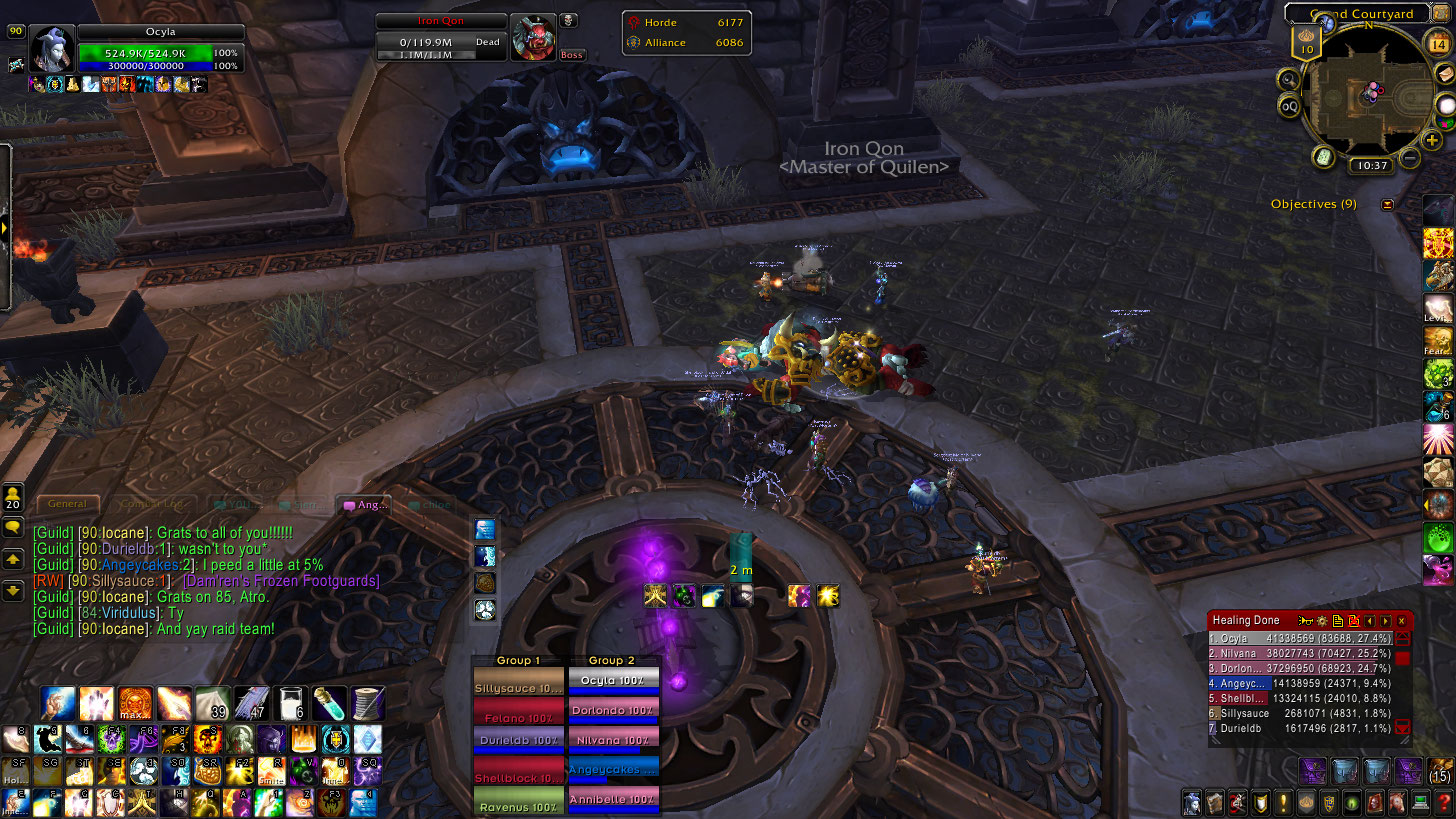The height and width of the screenshot is (819, 1456).
Task: Click the minimap zoom-out minus button
Action: click(x=1410, y=157)
